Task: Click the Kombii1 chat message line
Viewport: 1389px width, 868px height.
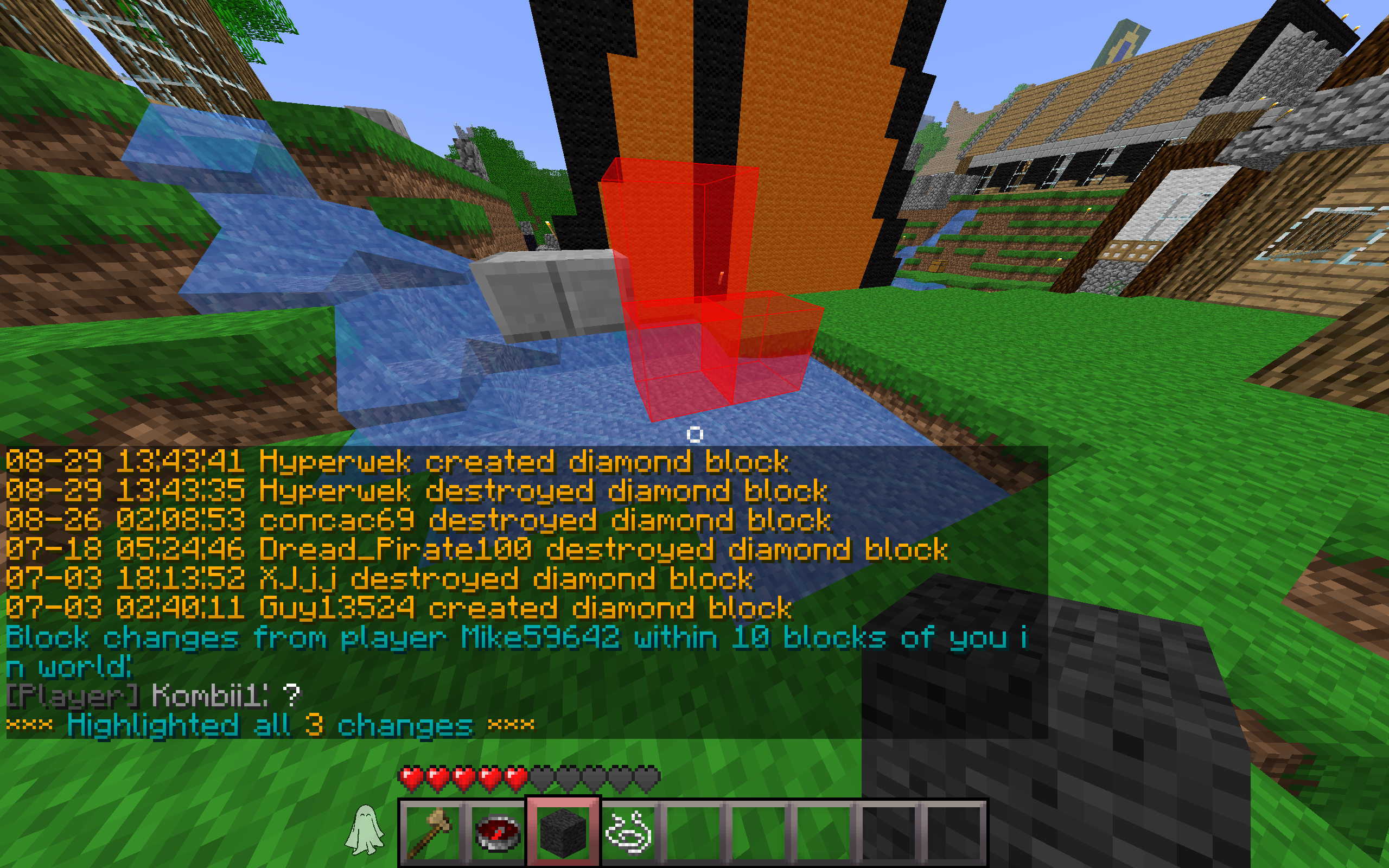Action: 154,696
